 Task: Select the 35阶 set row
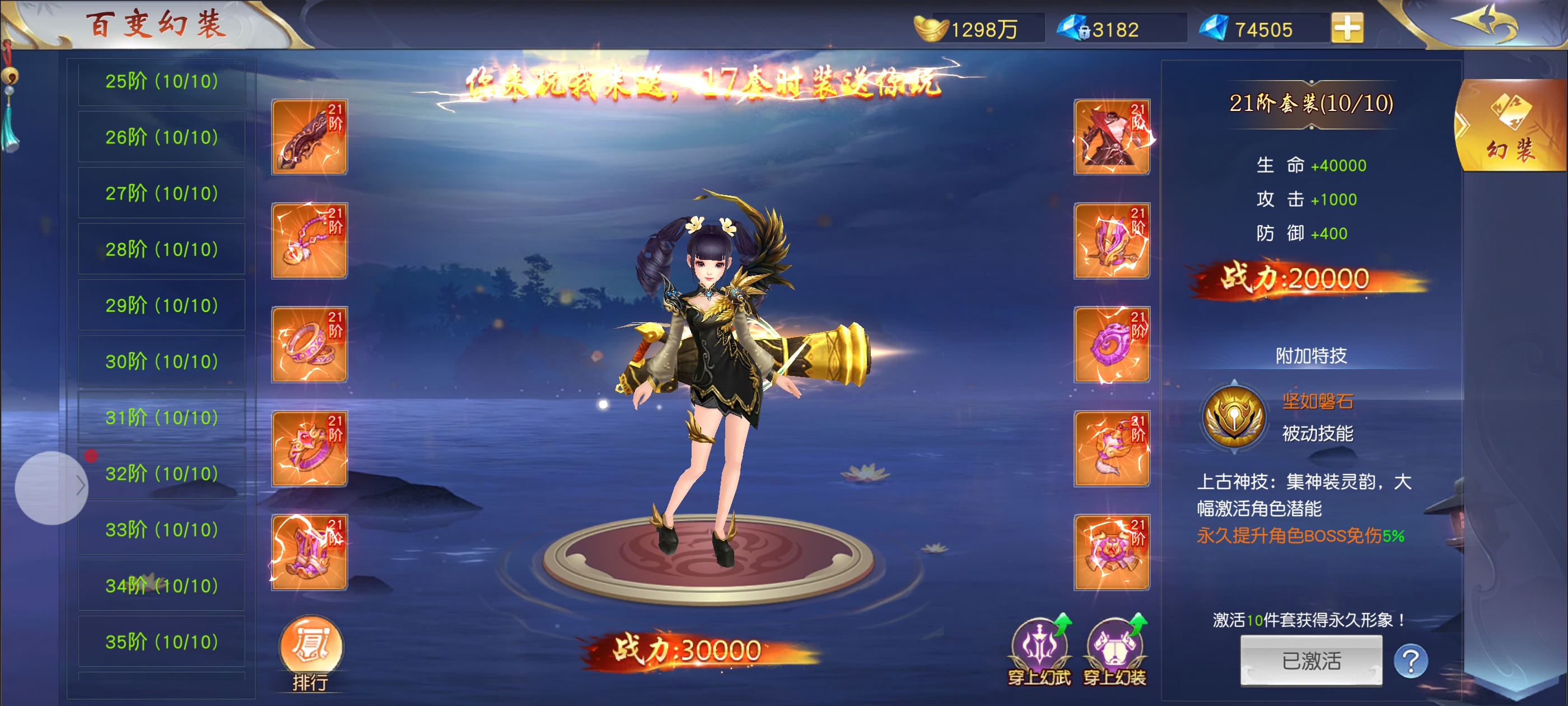tap(161, 642)
